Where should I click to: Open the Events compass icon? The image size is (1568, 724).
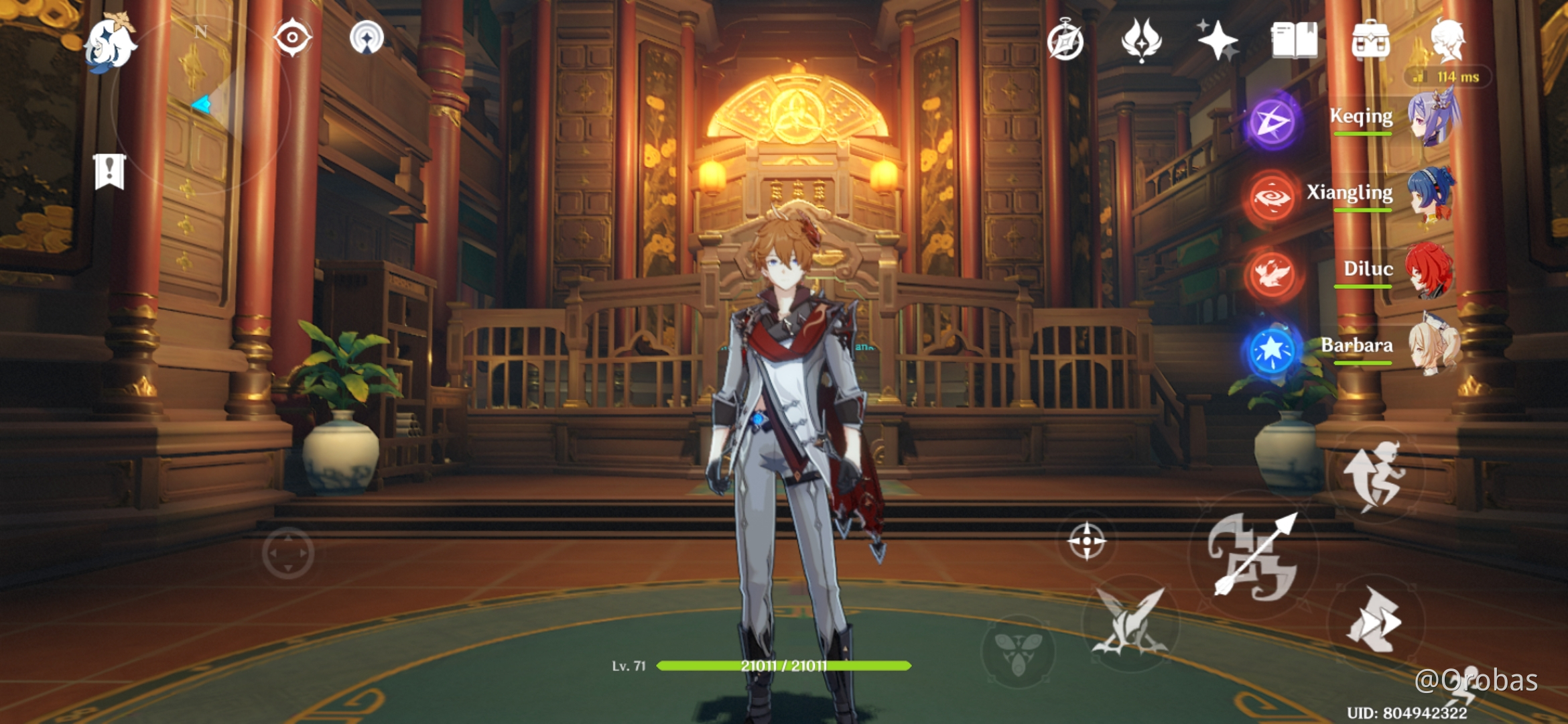1067,42
